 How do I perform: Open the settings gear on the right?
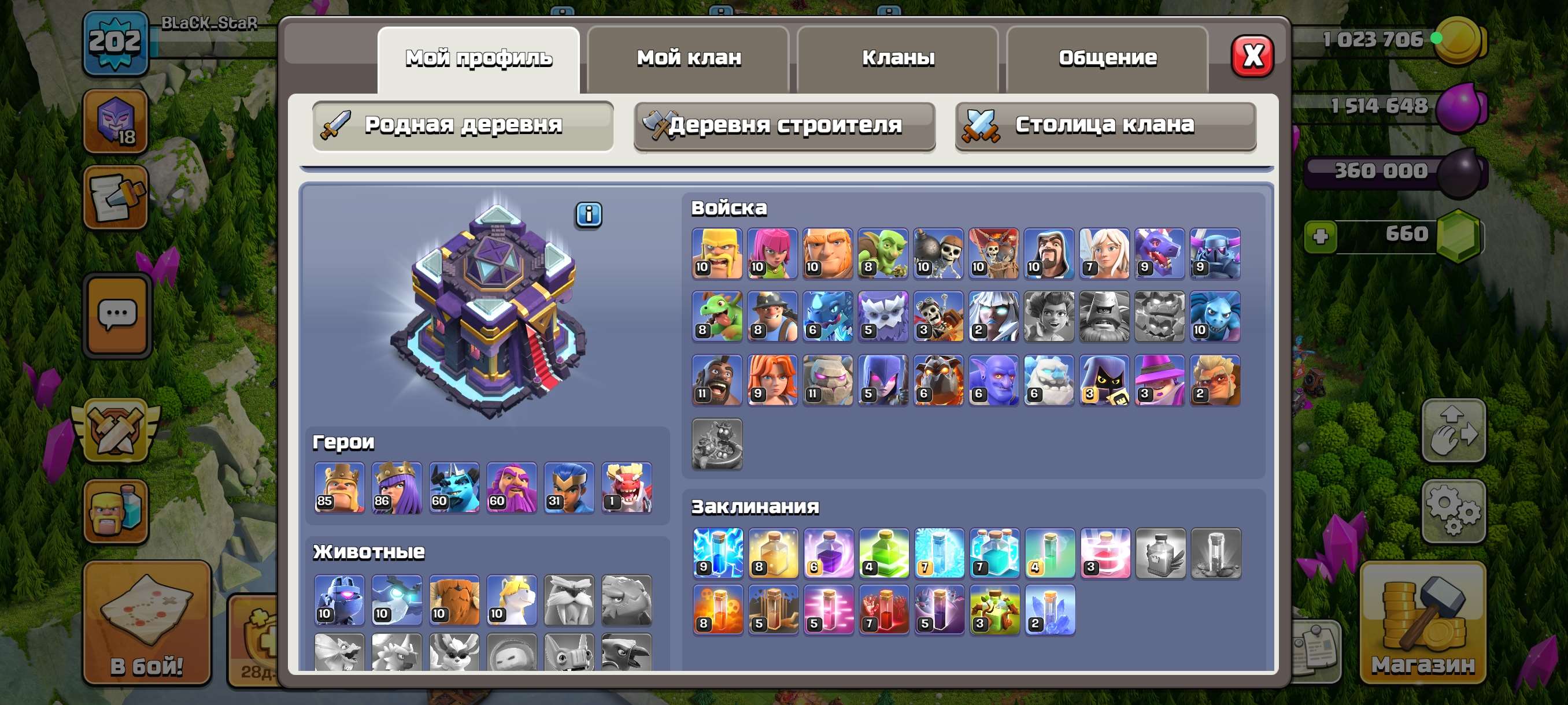point(1455,511)
